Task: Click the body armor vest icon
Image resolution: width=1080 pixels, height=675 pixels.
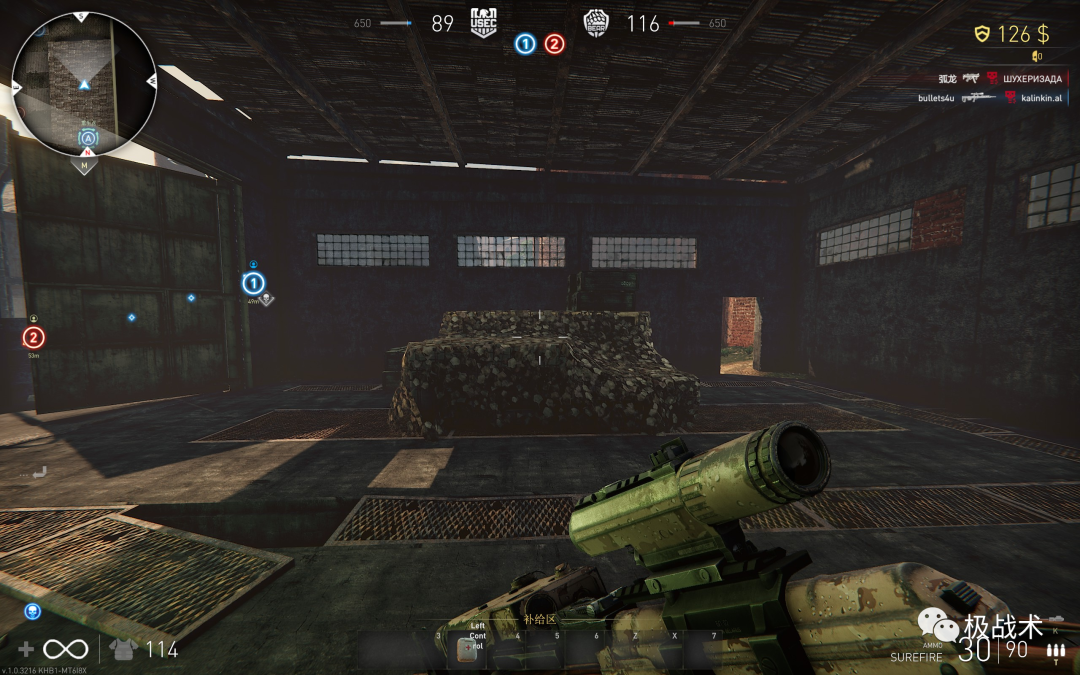Action: (124, 649)
